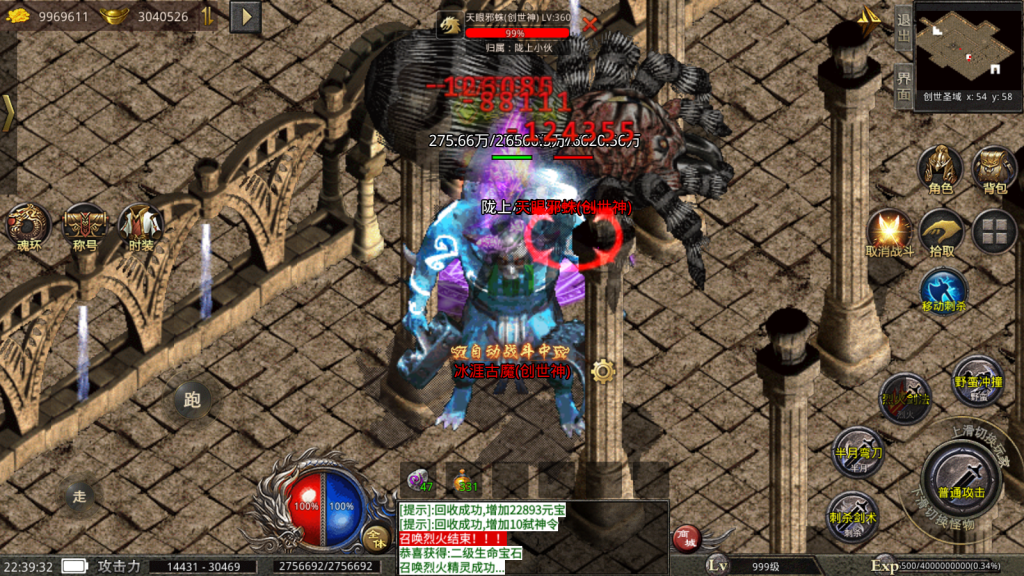The image size is (1024, 576).
Task: Switch movement to 跑 run mode
Action: pyautogui.click(x=192, y=400)
